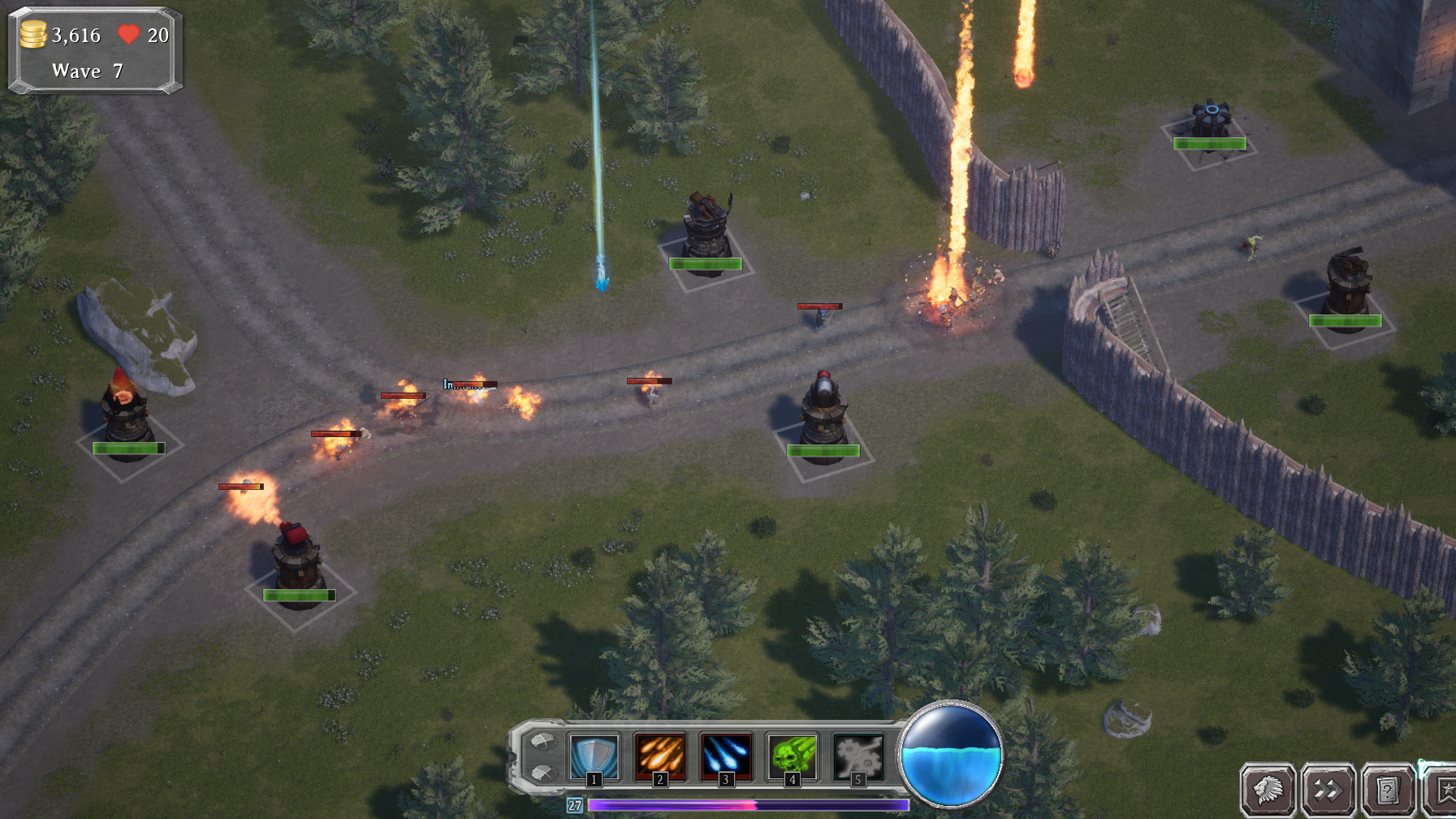The image size is (1456, 819).
Task: Open the lion head hero button
Action: click(x=1268, y=789)
